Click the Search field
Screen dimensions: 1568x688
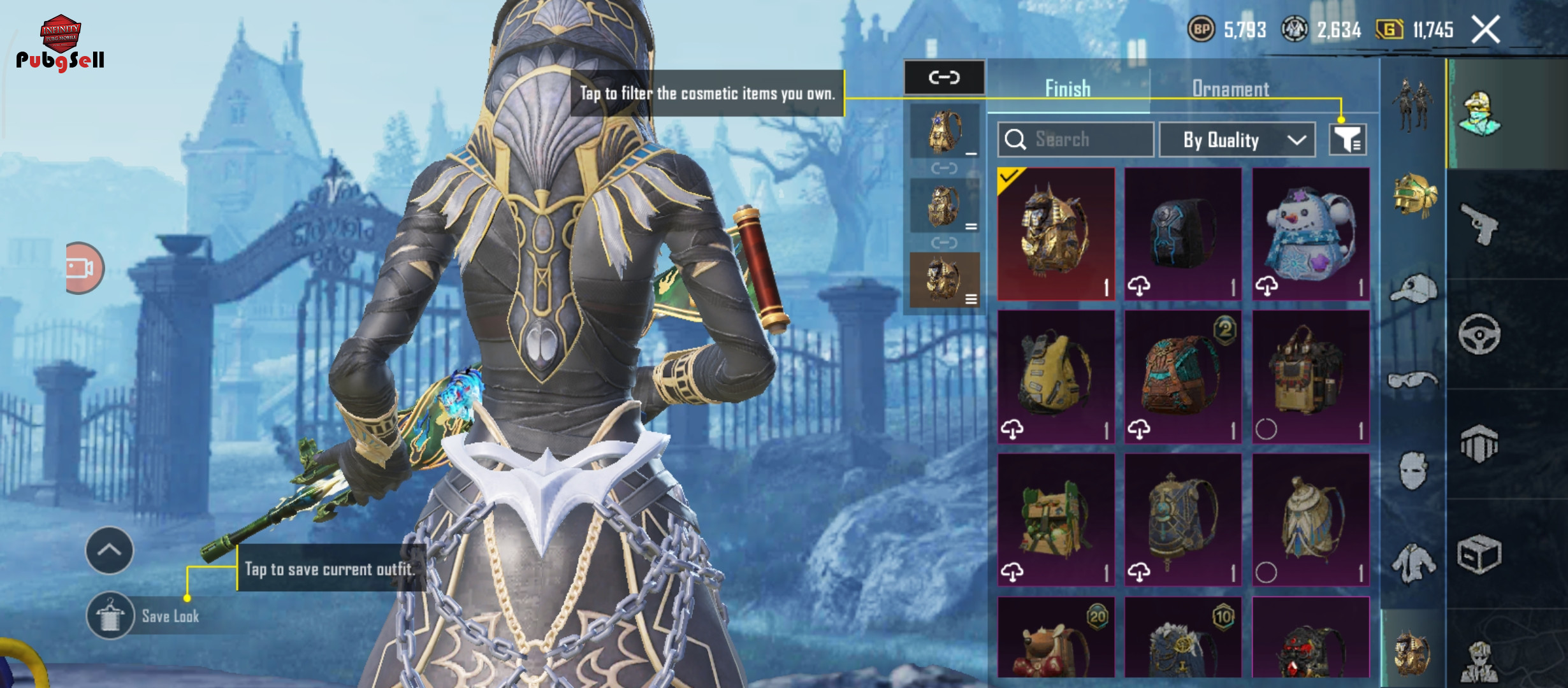(1076, 140)
